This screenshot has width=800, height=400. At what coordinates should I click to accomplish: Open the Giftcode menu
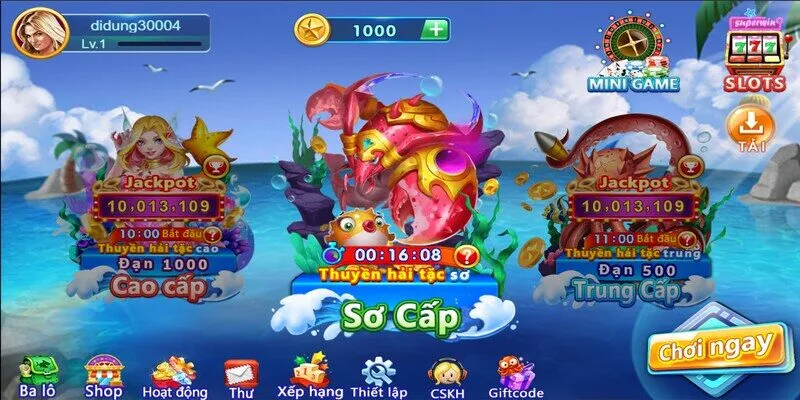coord(516,377)
